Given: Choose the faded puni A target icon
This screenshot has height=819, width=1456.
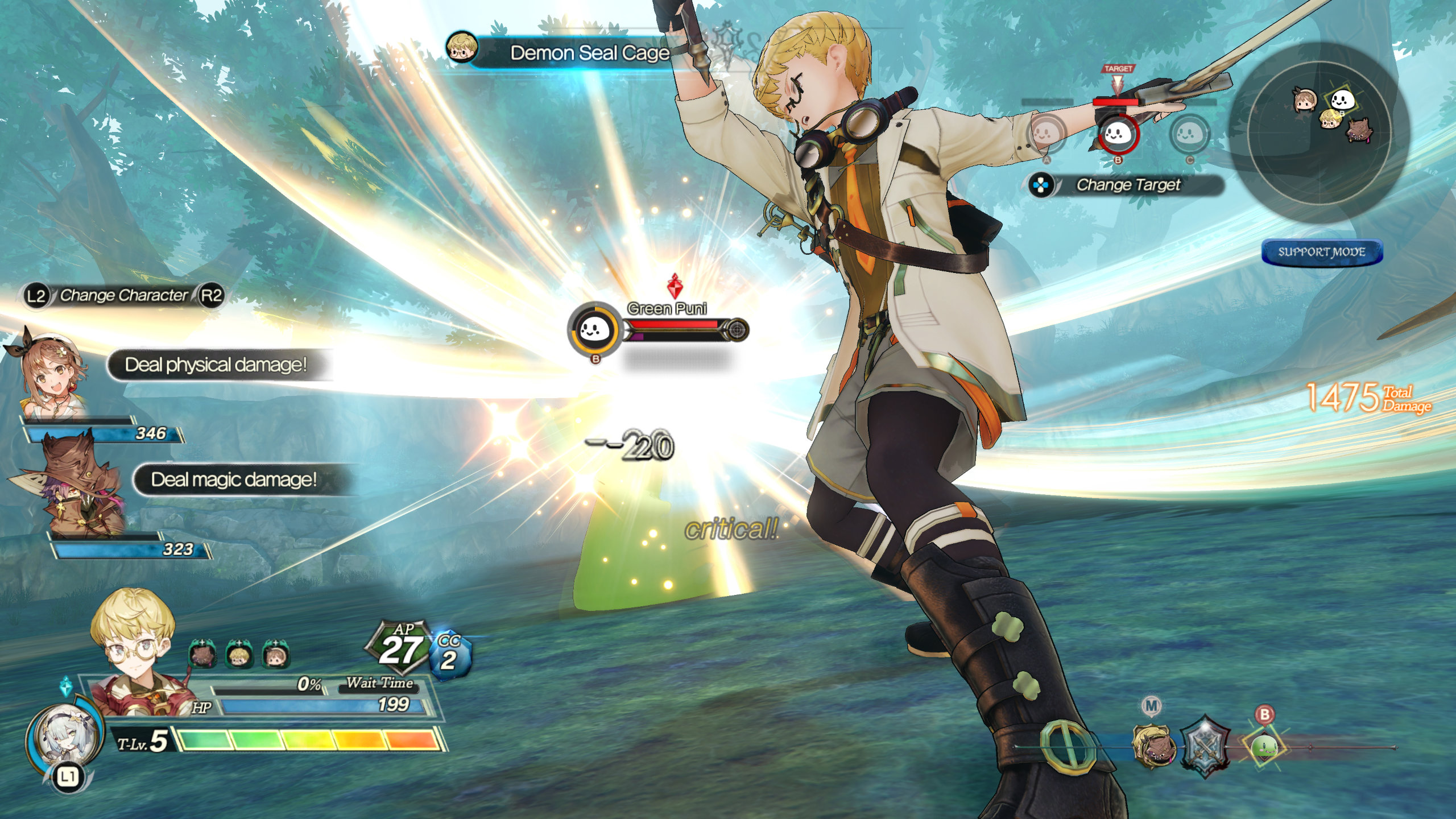Looking at the screenshot, I should point(1046,135).
